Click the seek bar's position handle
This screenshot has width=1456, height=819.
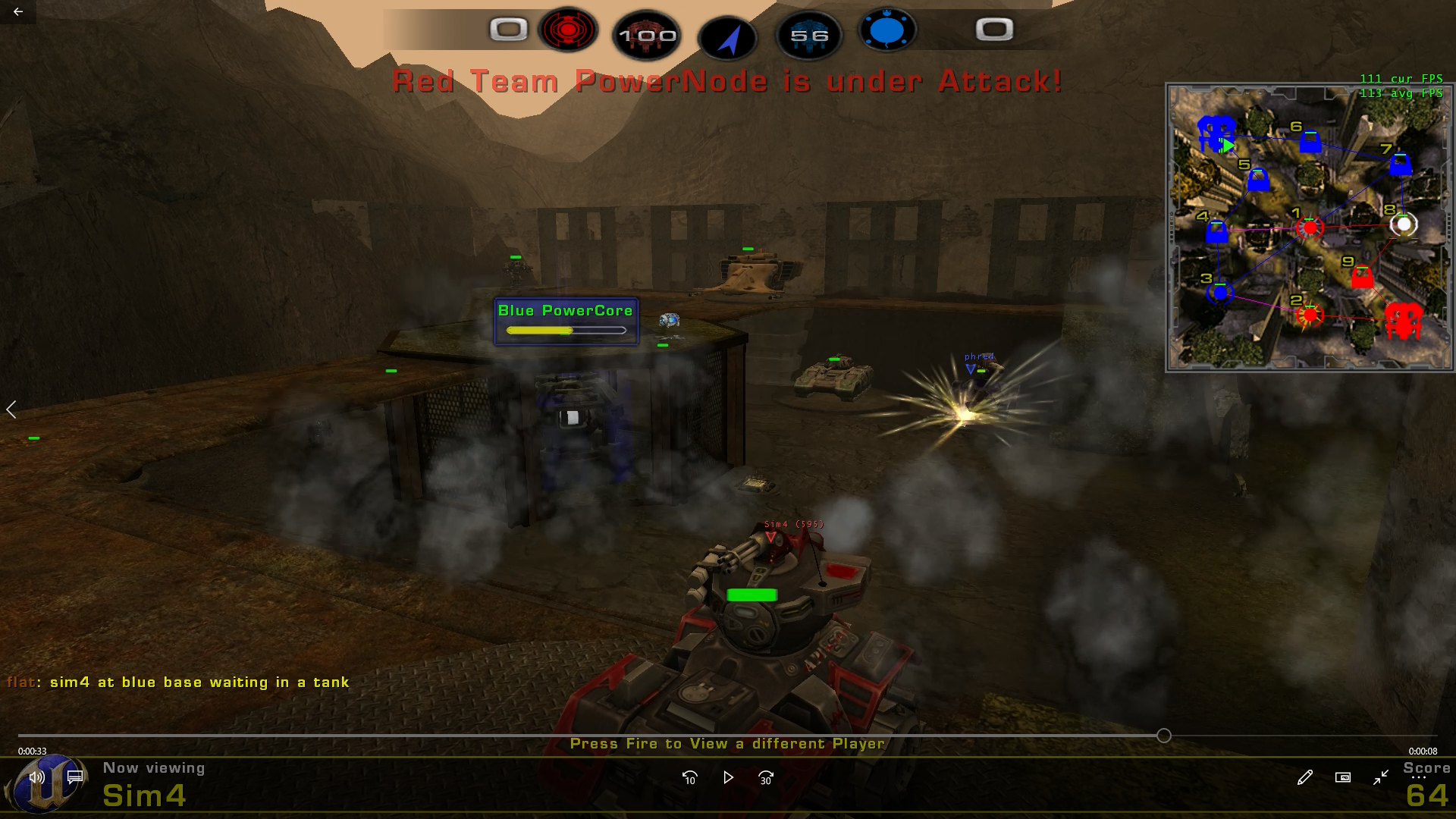pyautogui.click(x=1164, y=736)
